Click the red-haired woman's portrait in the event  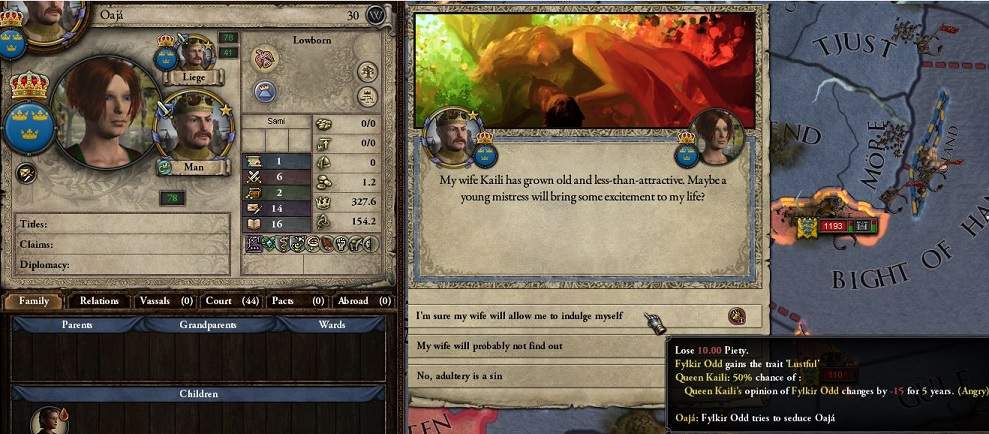pos(718,137)
